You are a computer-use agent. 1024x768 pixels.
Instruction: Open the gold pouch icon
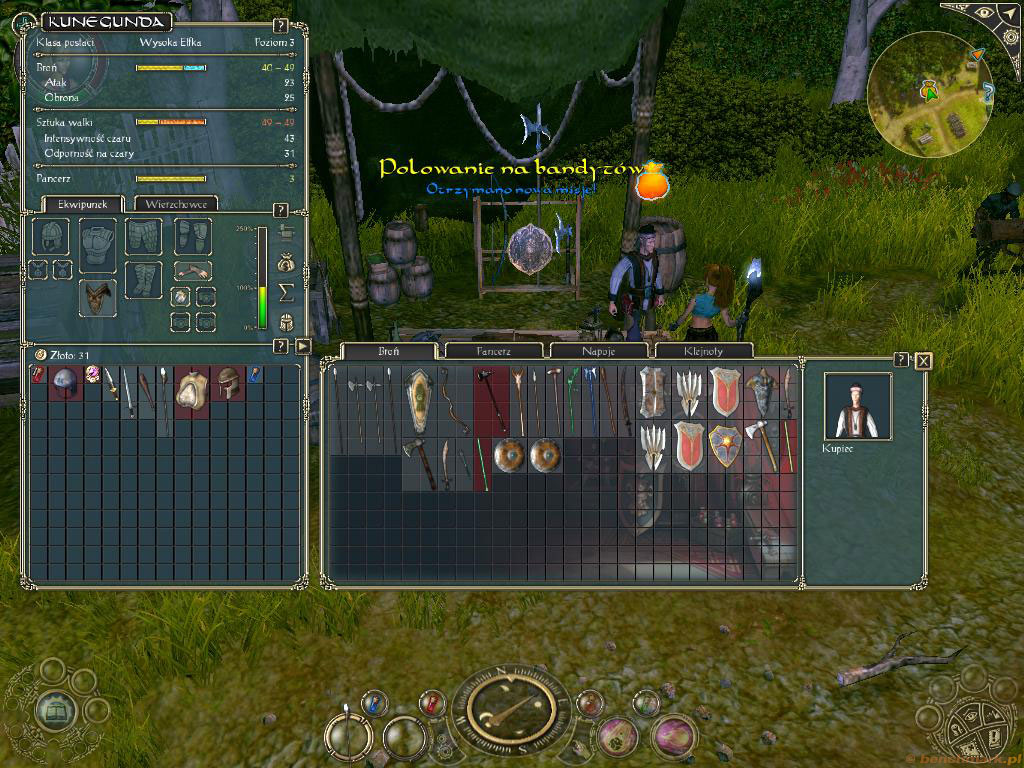pos(285,263)
